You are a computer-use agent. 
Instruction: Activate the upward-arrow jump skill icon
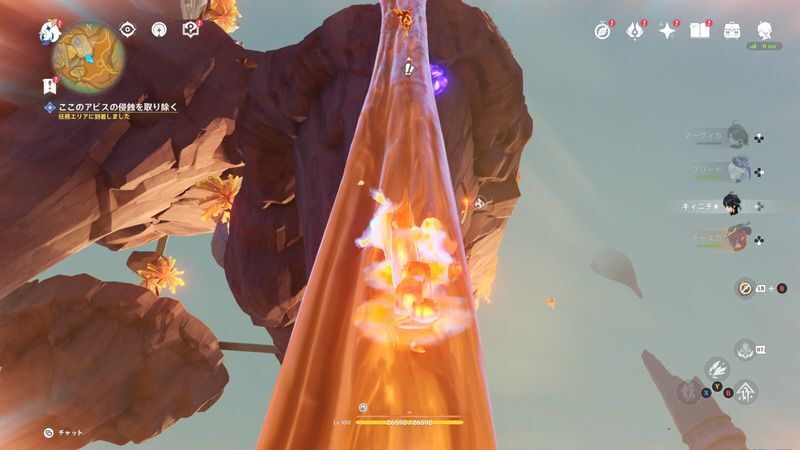click(x=745, y=392)
